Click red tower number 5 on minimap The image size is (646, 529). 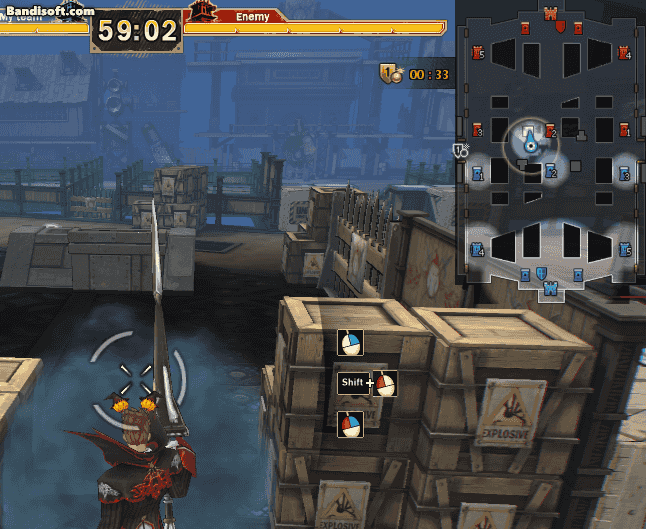click(x=476, y=53)
